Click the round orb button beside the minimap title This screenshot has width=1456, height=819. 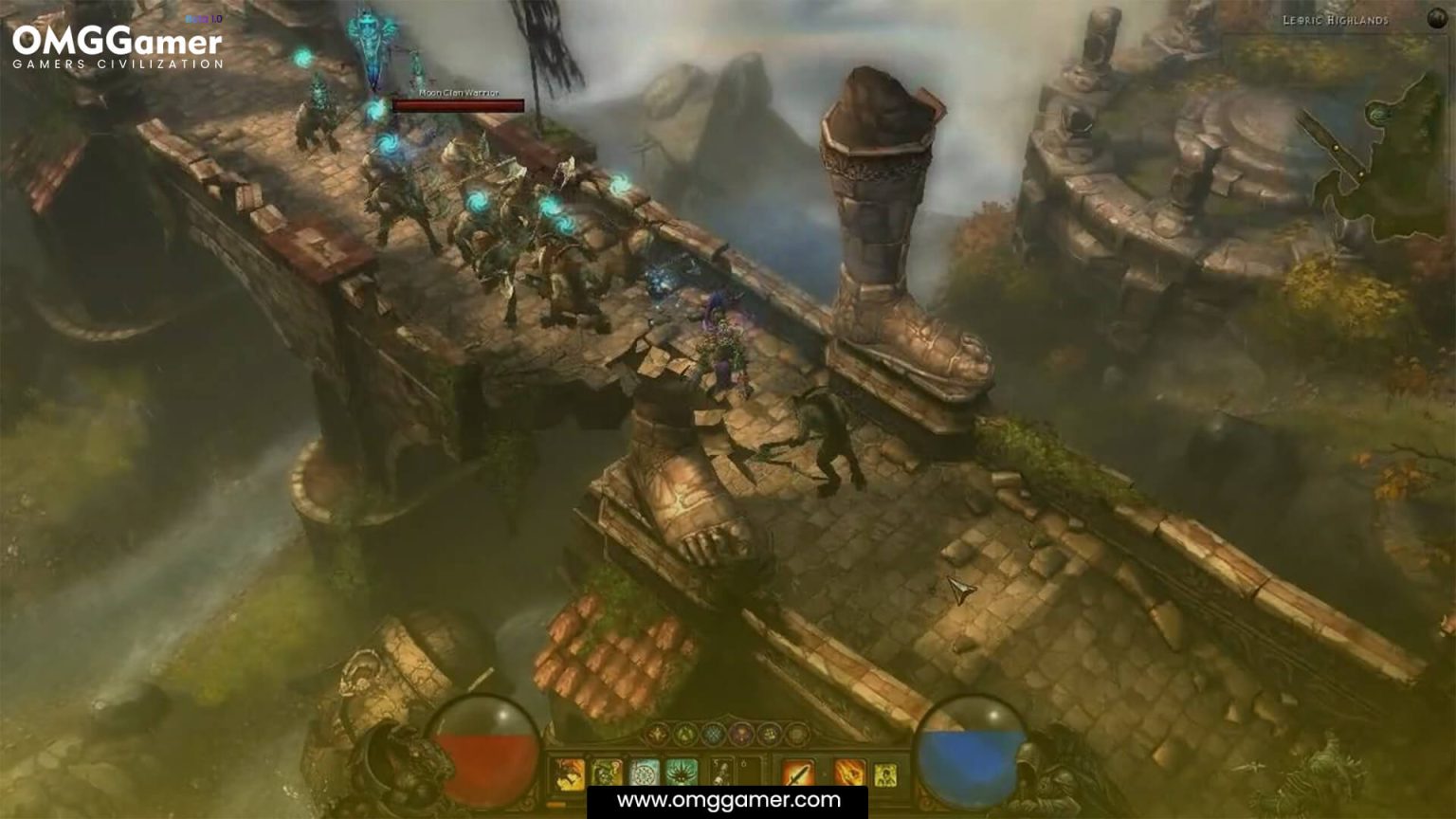(x=1437, y=18)
